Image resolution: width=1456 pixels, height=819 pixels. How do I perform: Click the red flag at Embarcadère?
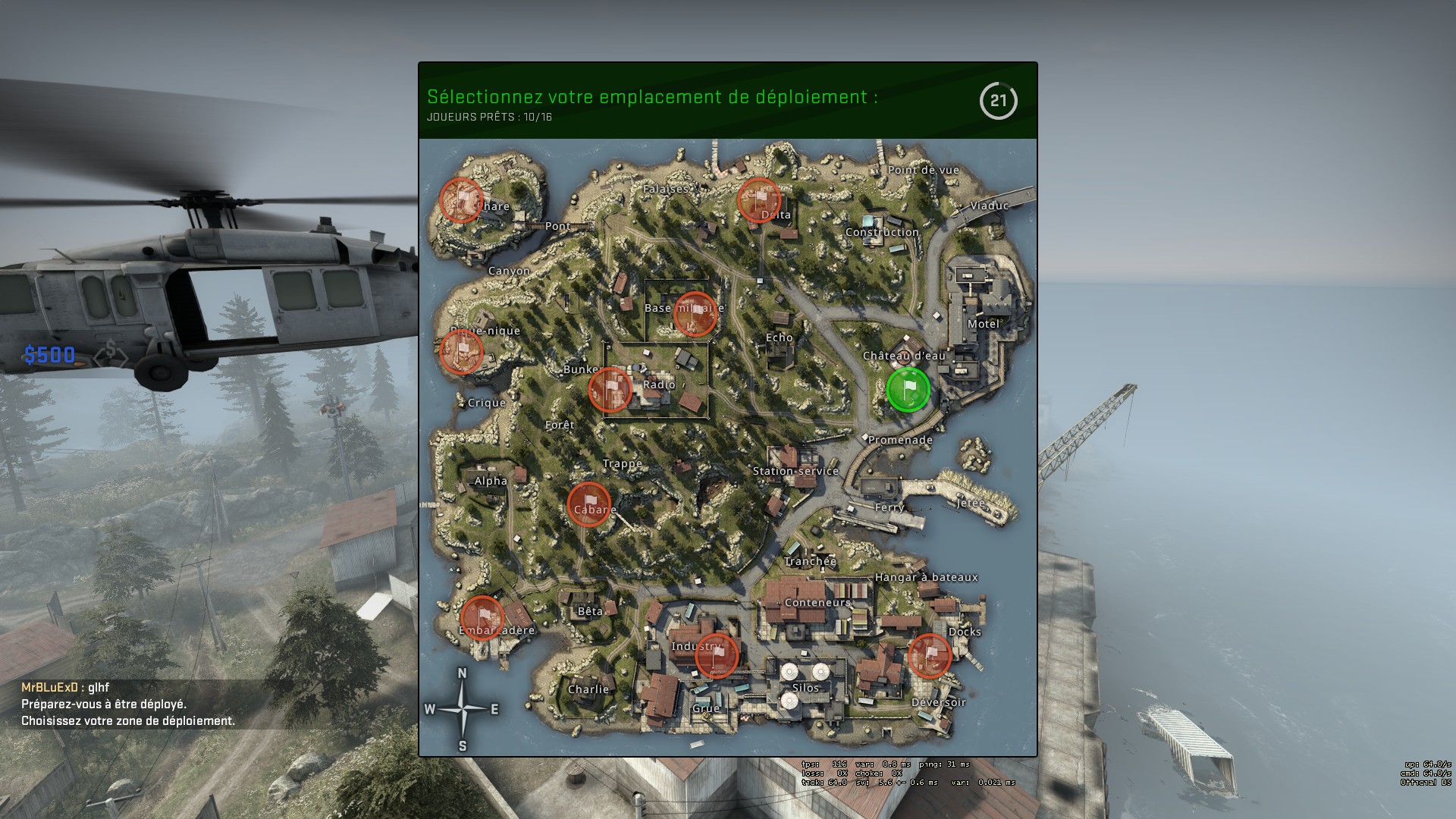pos(482,618)
